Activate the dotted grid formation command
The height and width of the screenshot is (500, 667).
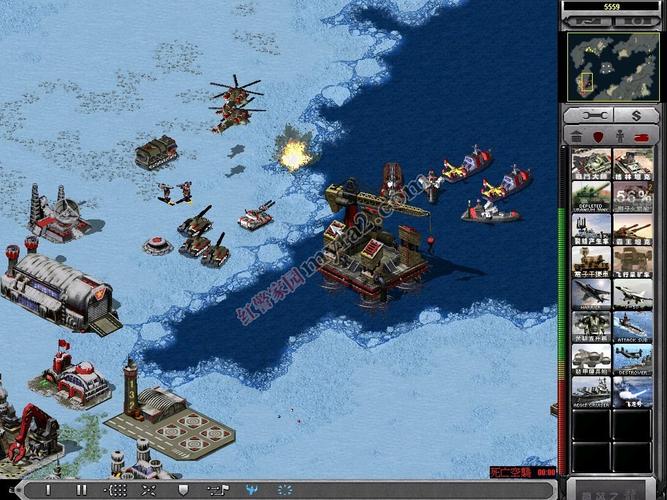tap(117, 490)
